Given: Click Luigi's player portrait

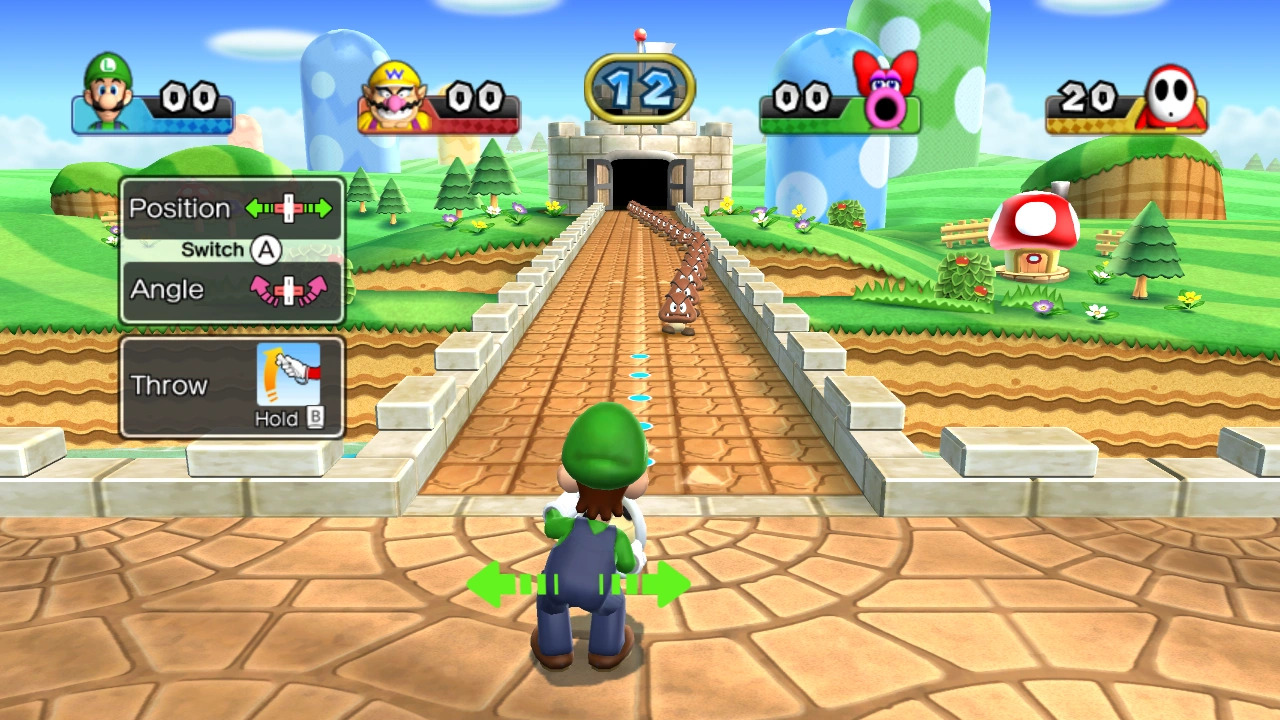Looking at the screenshot, I should 107,92.
